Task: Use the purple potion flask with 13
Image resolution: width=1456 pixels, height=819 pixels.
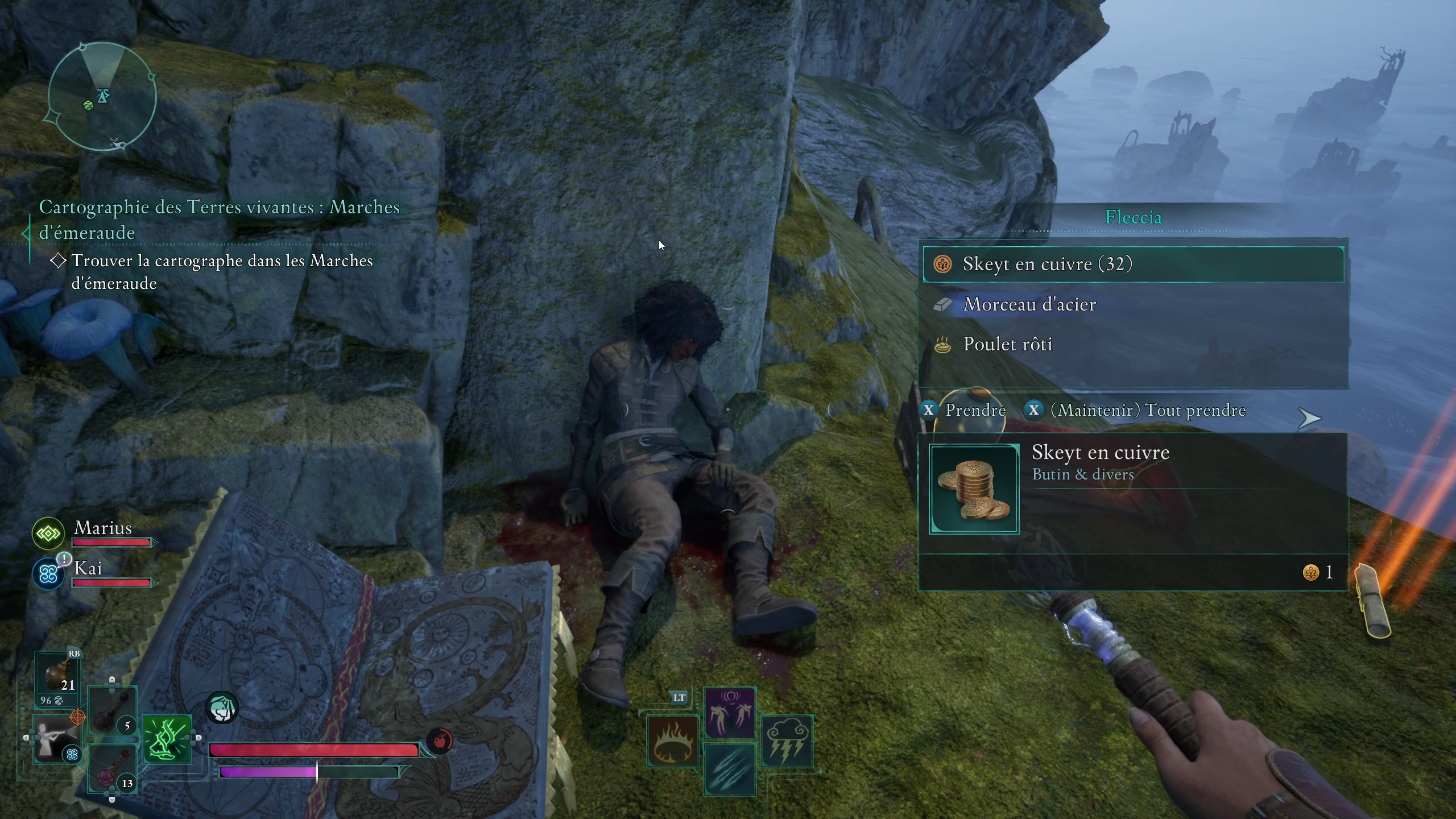Action: [x=112, y=769]
